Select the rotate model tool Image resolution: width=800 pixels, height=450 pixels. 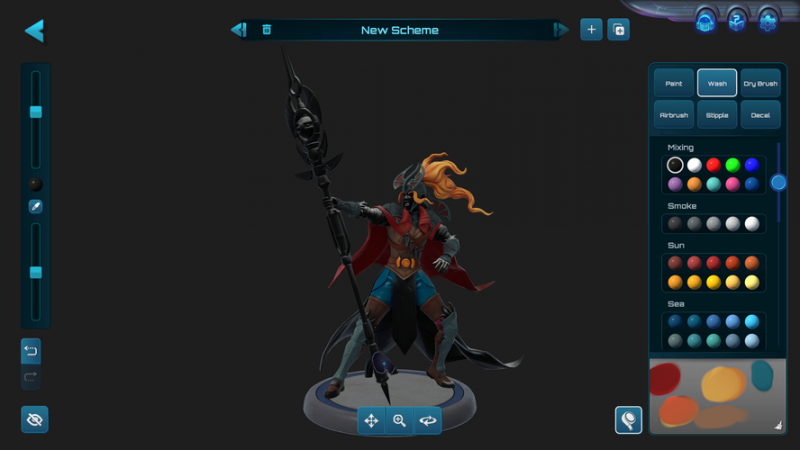pyautogui.click(x=428, y=421)
